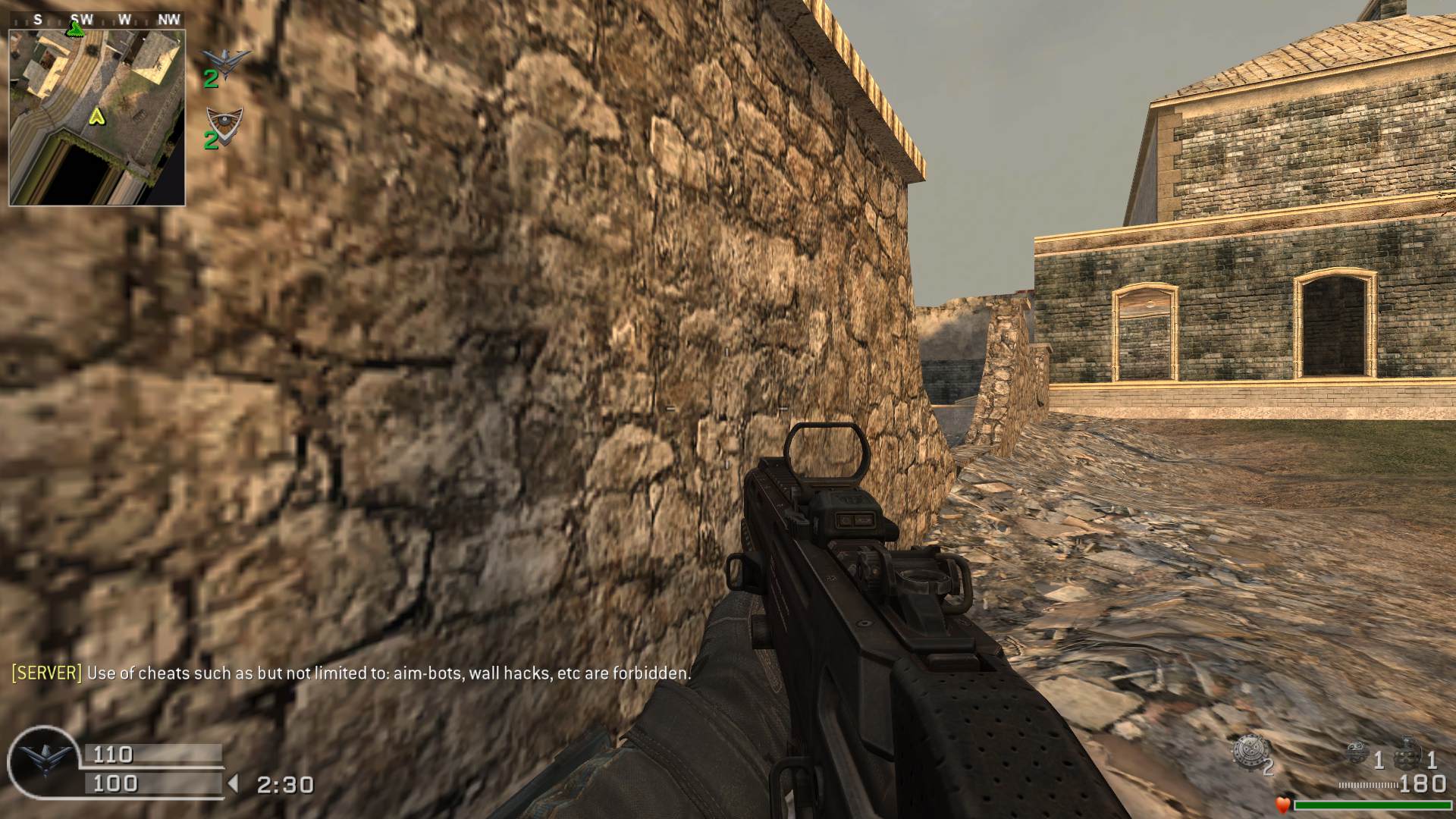Click the compass heading strip
Screen dimensions: 1456x819
97,20
